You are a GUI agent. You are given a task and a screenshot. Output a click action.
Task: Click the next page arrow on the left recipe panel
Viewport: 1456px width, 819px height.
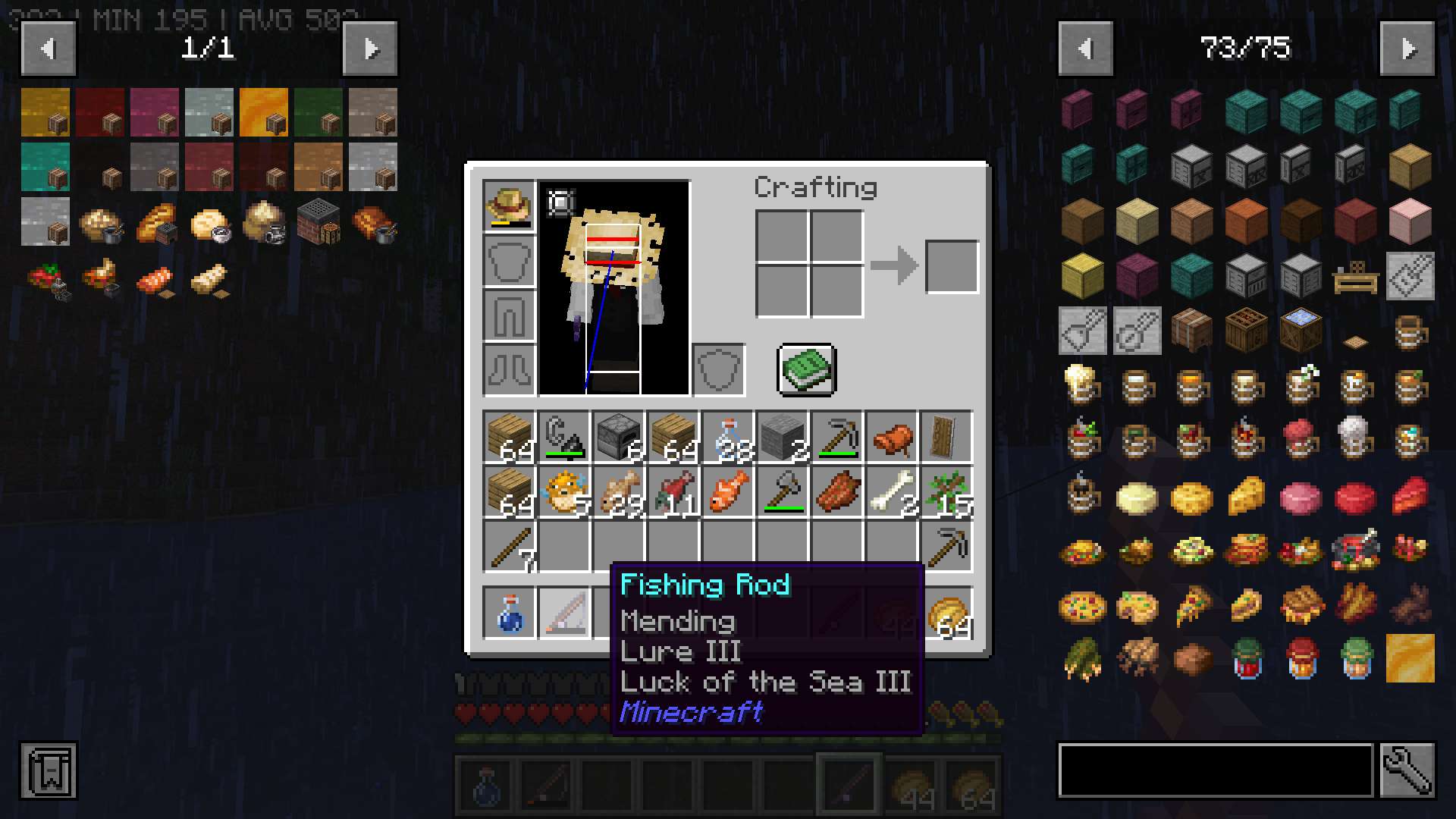tap(370, 48)
